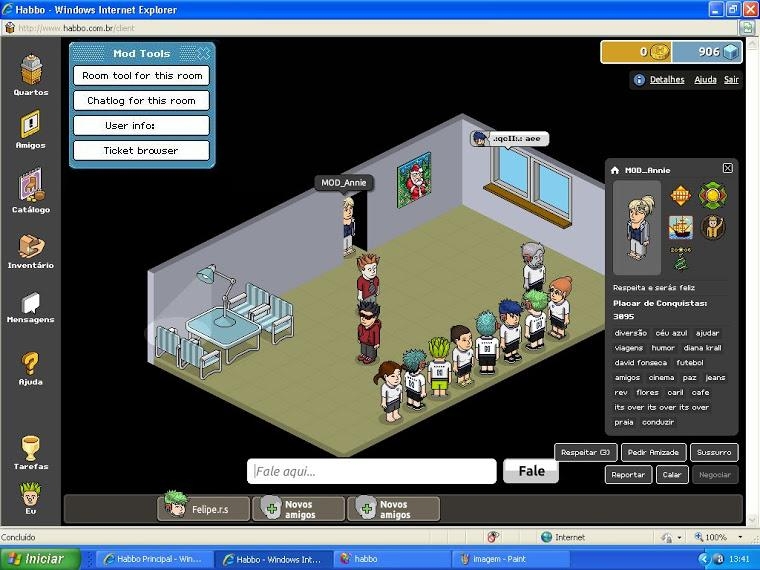Image resolution: width=760 pixels, height=570 pixels.
Task: Report user with Reportar button
Action: point(628,475)
